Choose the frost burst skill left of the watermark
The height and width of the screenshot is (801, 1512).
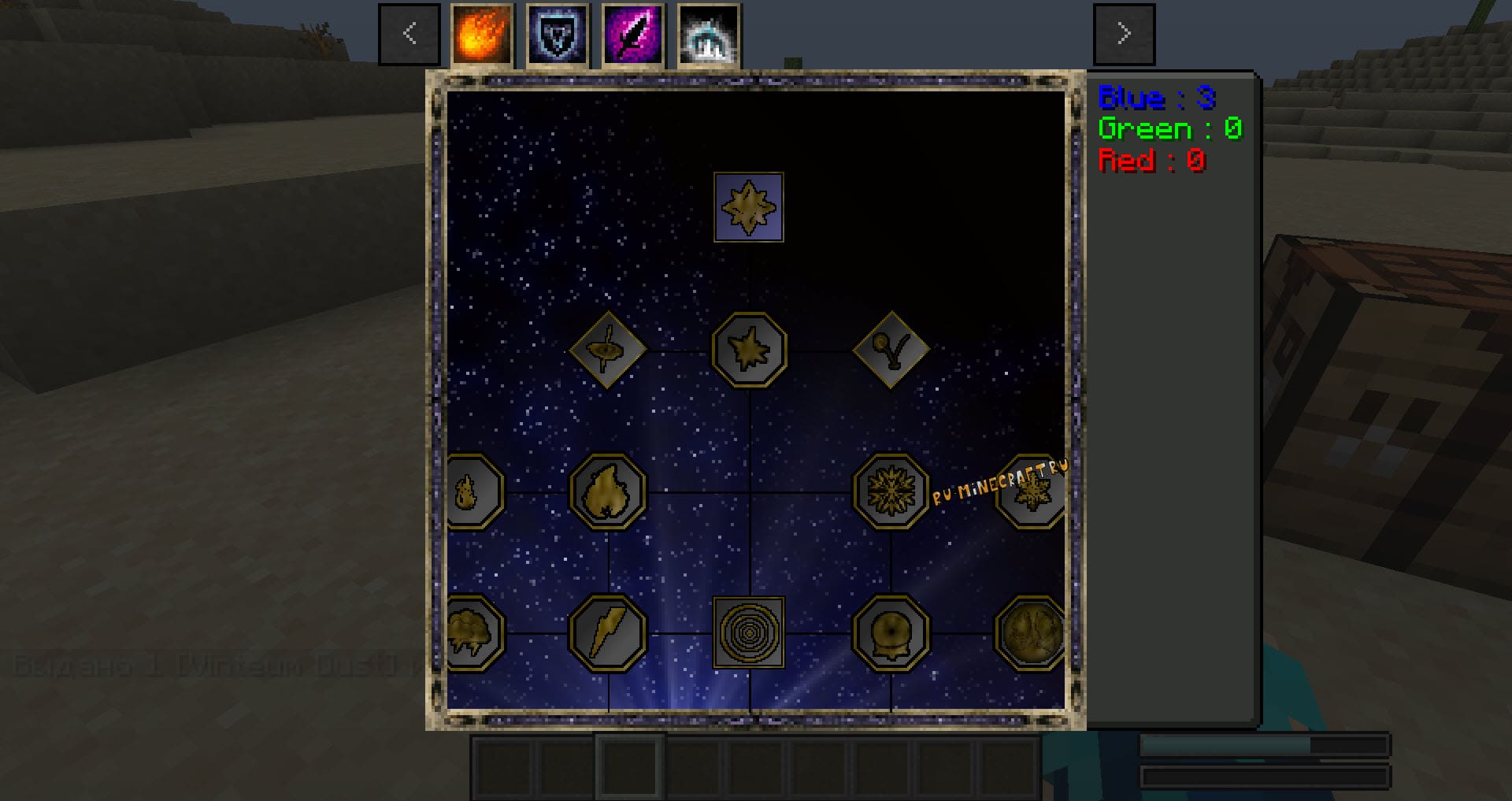click(891, 491)
